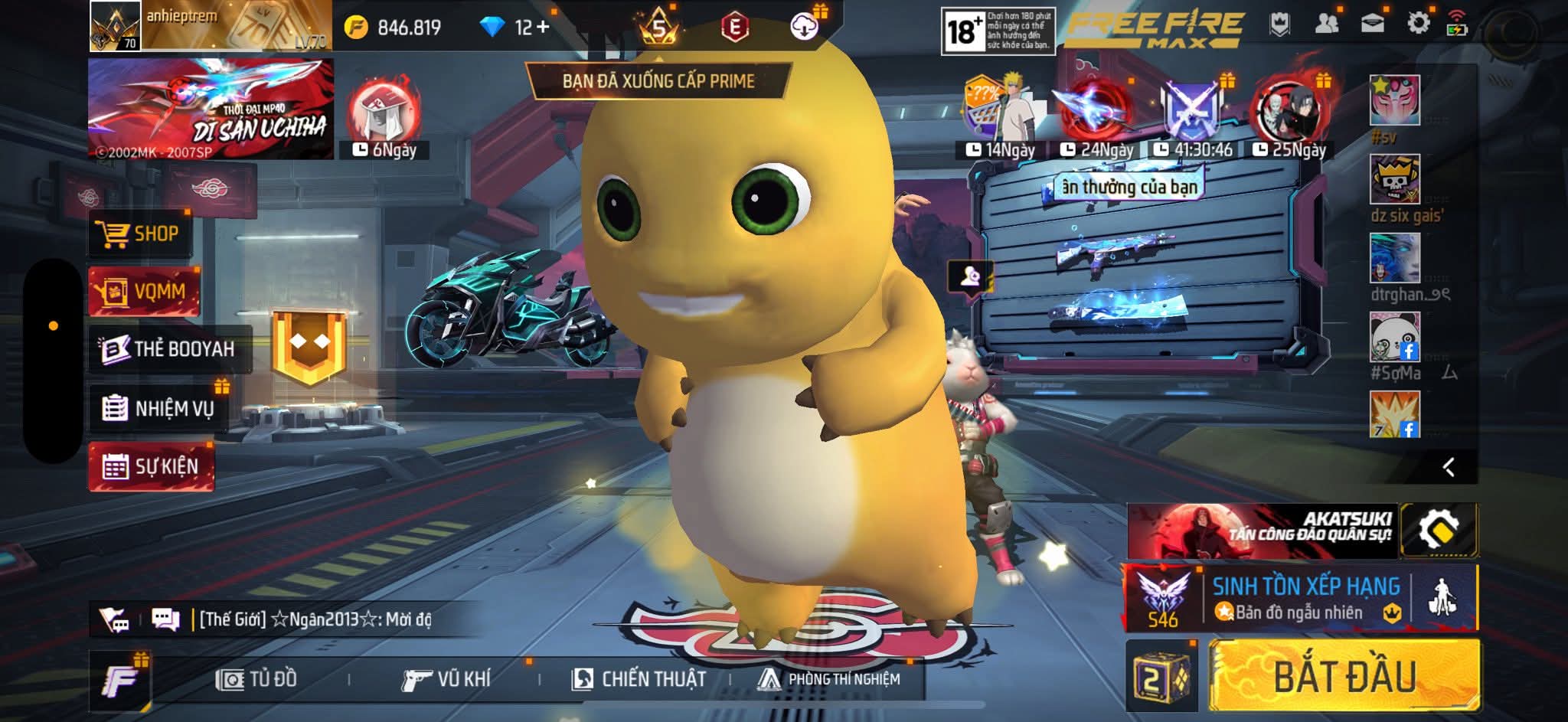Open PHÒNG THÍ NGHIỆM lab tab
This screenshot has width=1568, height=722.
click(829, 679)
